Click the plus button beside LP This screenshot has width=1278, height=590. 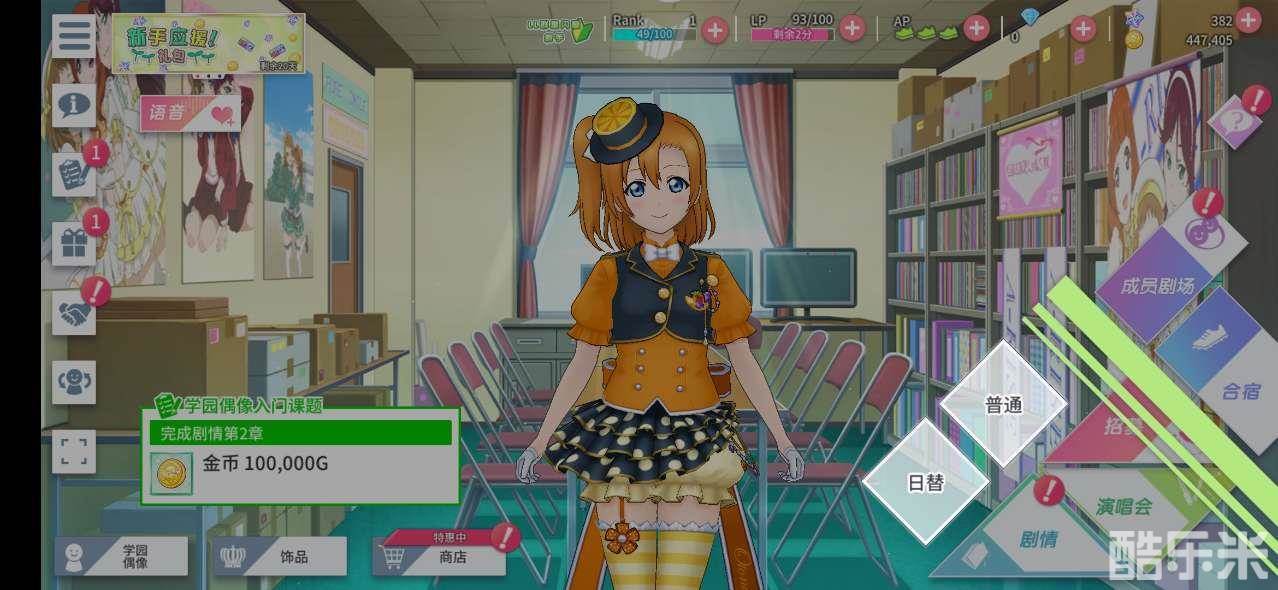click(x=852, y=29)
